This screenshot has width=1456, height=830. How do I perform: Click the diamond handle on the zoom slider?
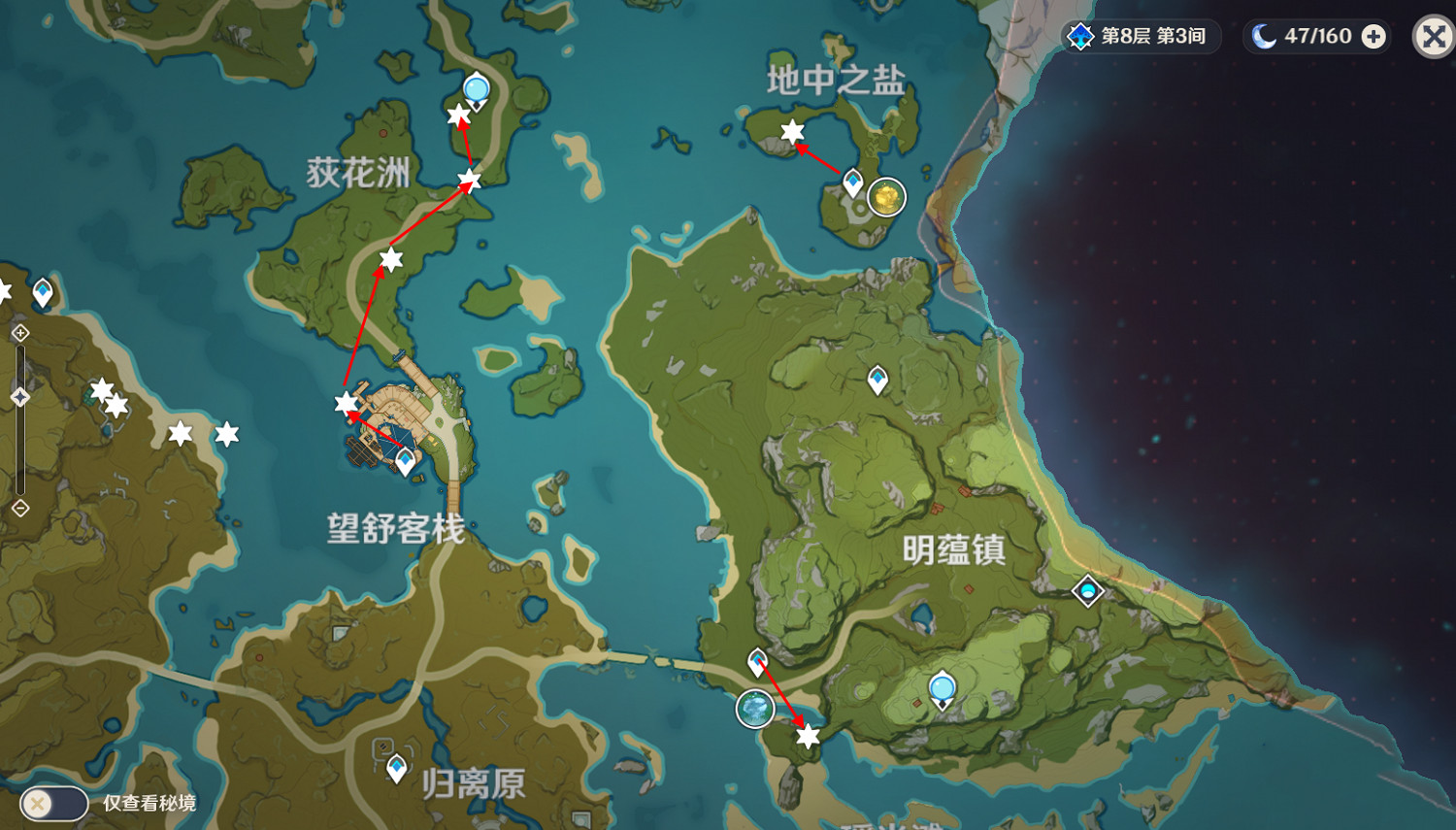pos(19,396)
